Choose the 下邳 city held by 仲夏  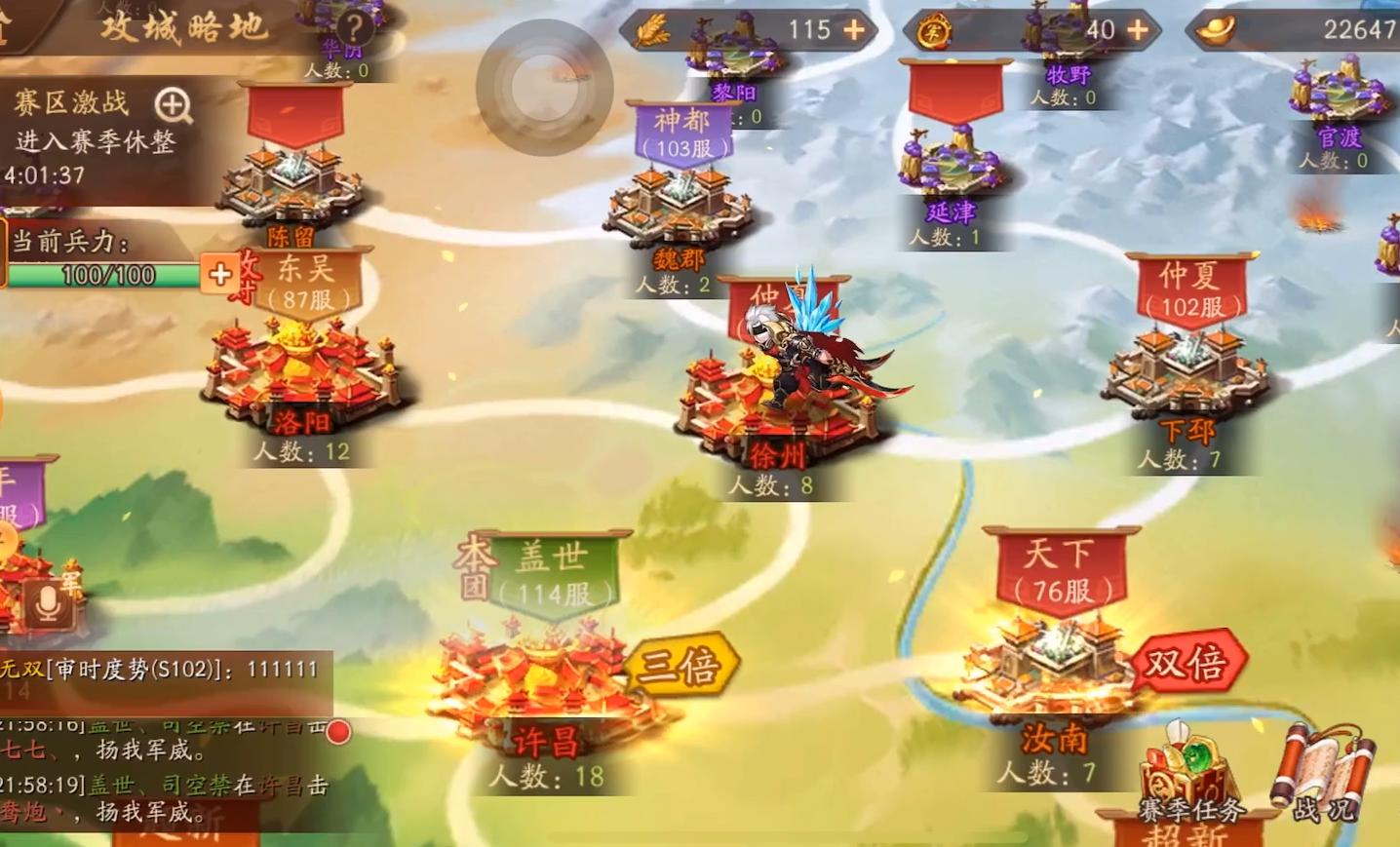pos(1185,375)
